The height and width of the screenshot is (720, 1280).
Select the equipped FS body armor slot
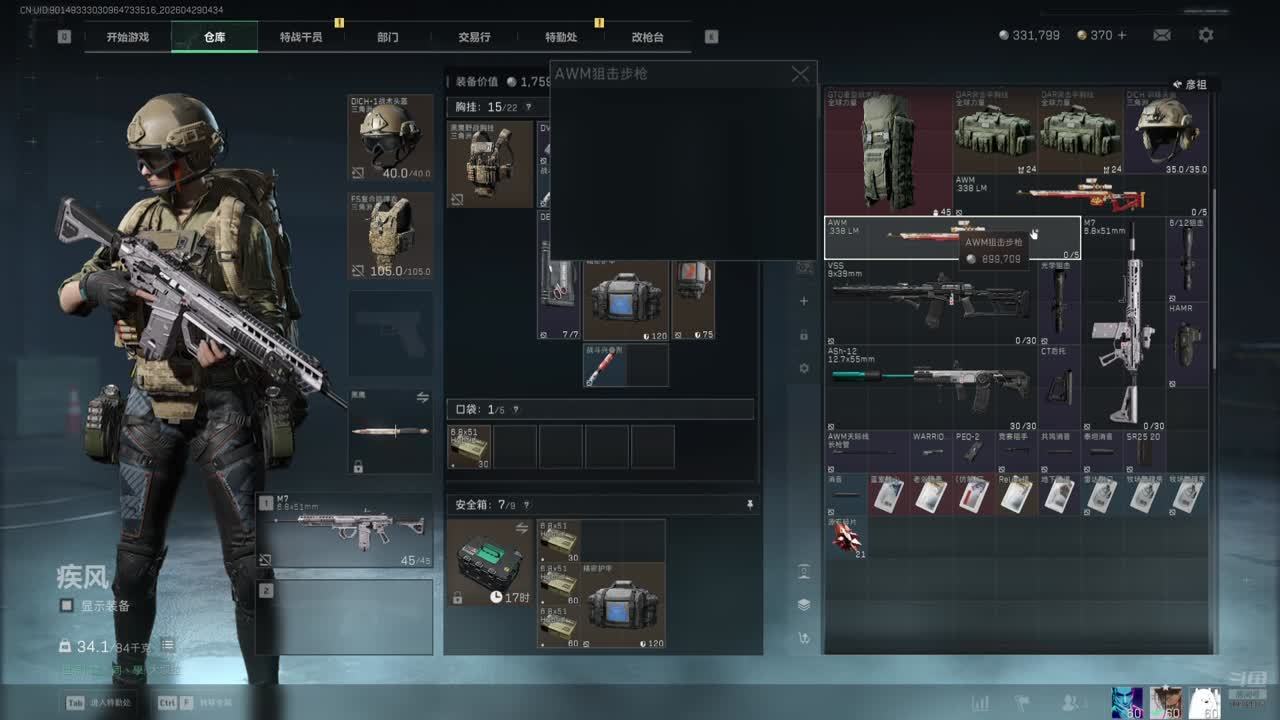pyautogui.click(x=391, y=236)
